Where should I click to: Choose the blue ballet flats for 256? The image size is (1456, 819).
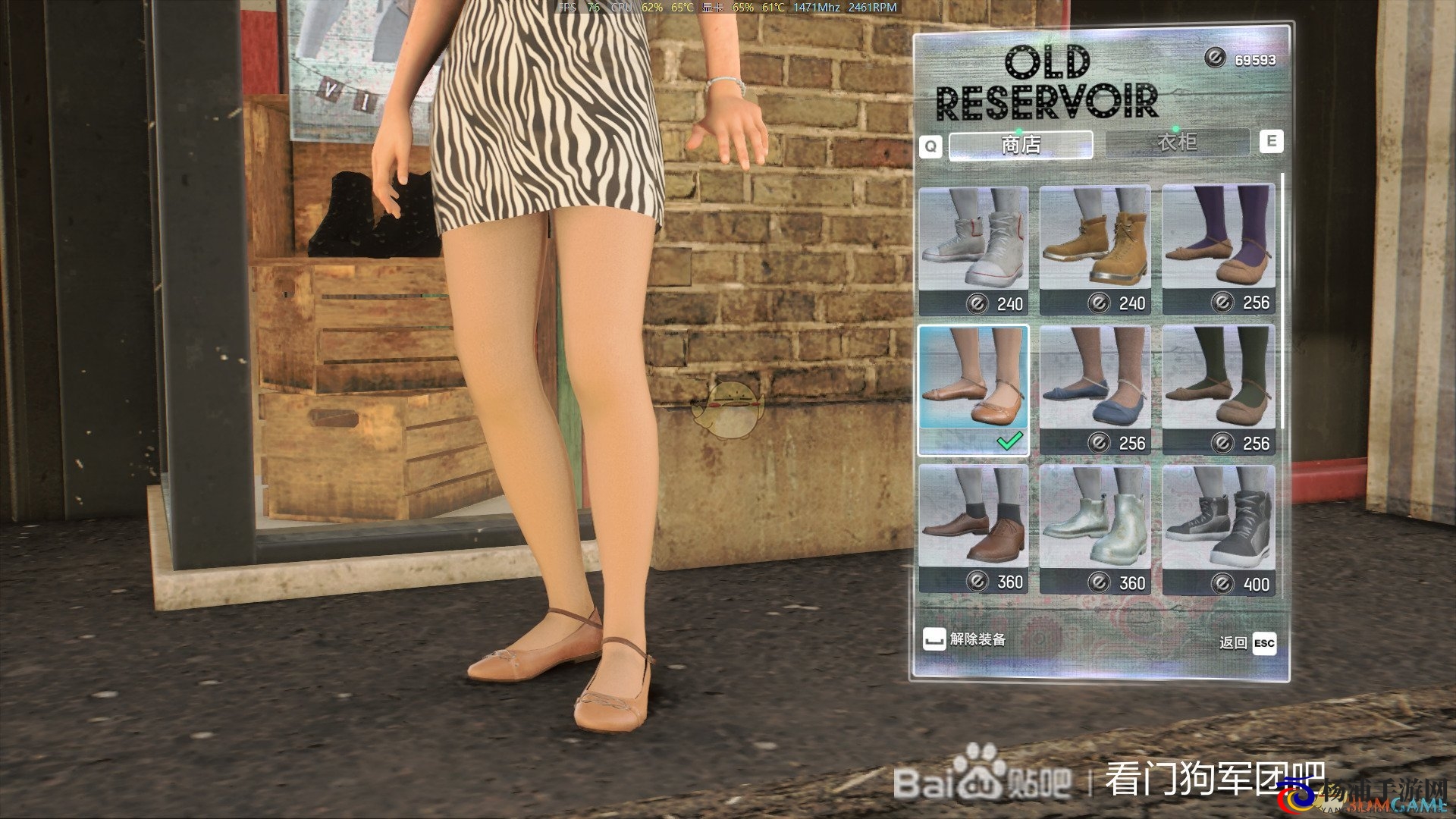click(1095, 390)
